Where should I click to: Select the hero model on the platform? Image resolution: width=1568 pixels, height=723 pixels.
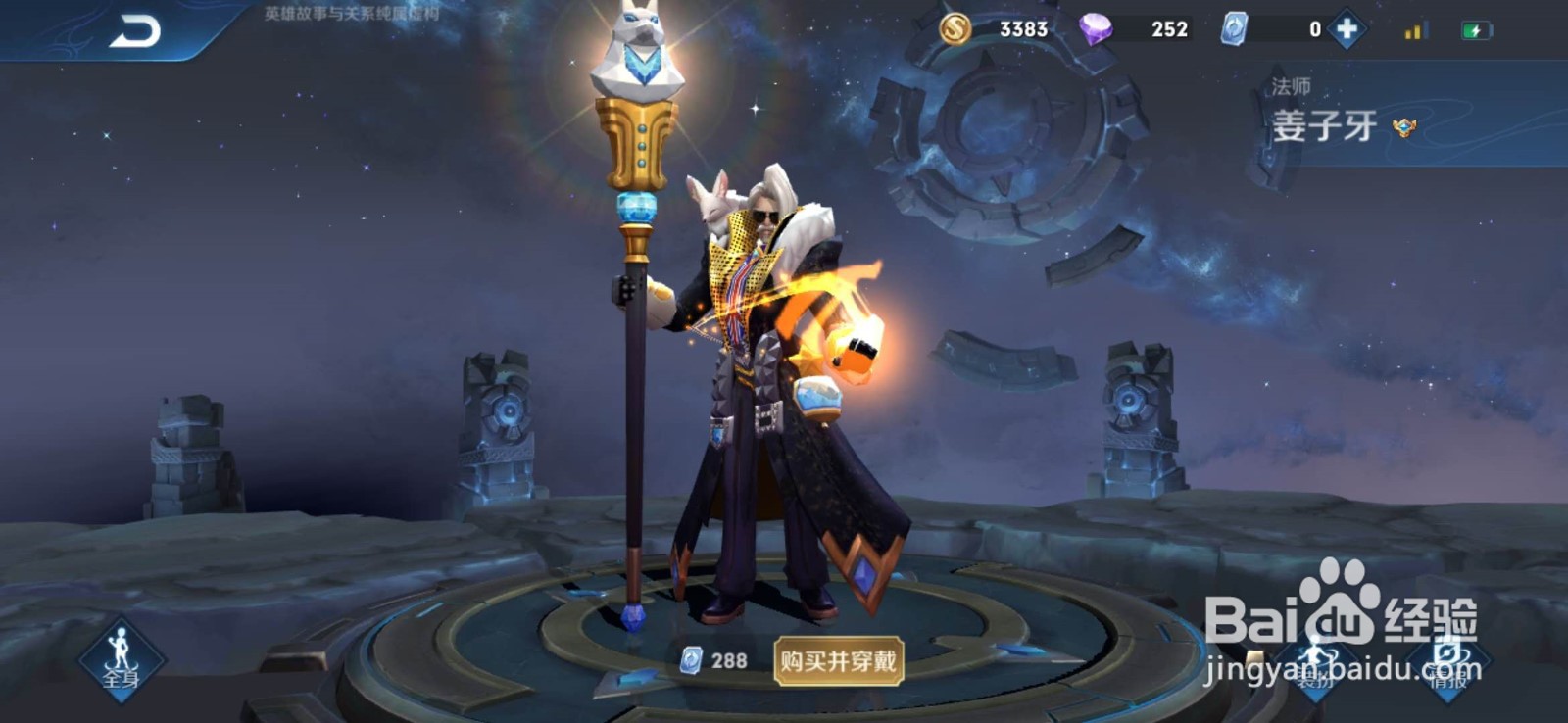tap(764, 392)
